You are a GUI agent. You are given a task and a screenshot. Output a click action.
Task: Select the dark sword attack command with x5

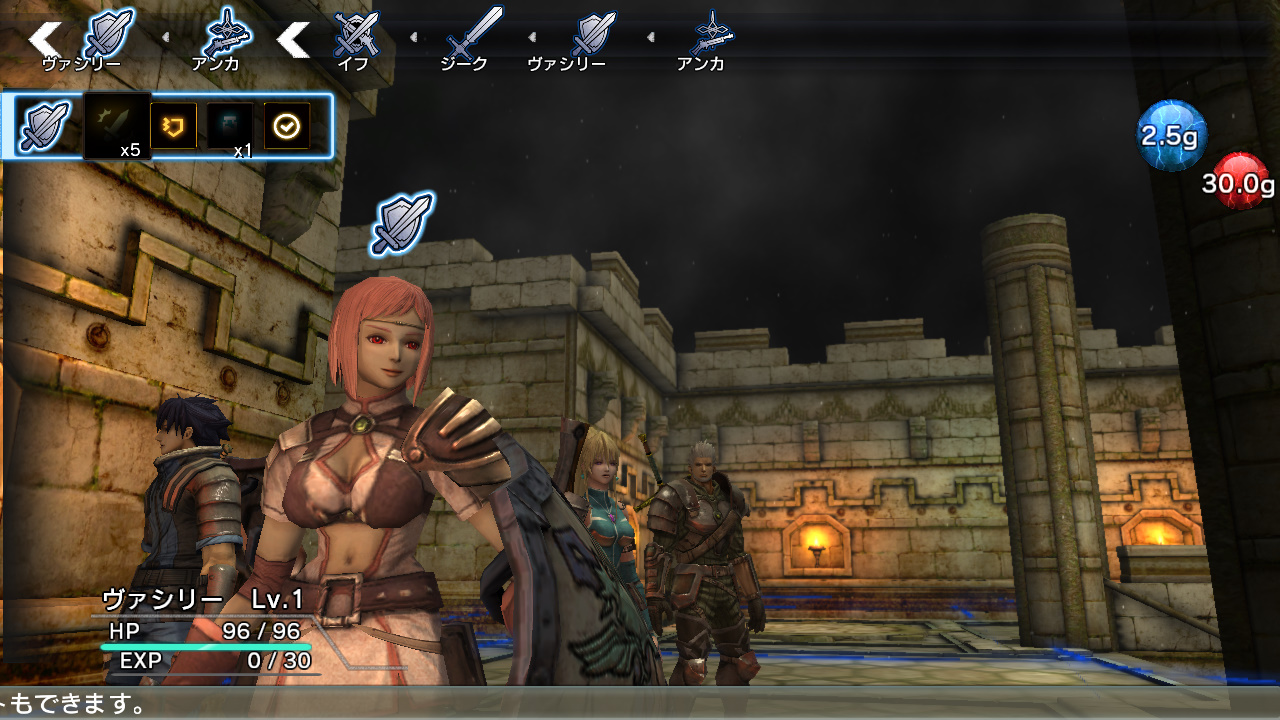click(115, 120)
